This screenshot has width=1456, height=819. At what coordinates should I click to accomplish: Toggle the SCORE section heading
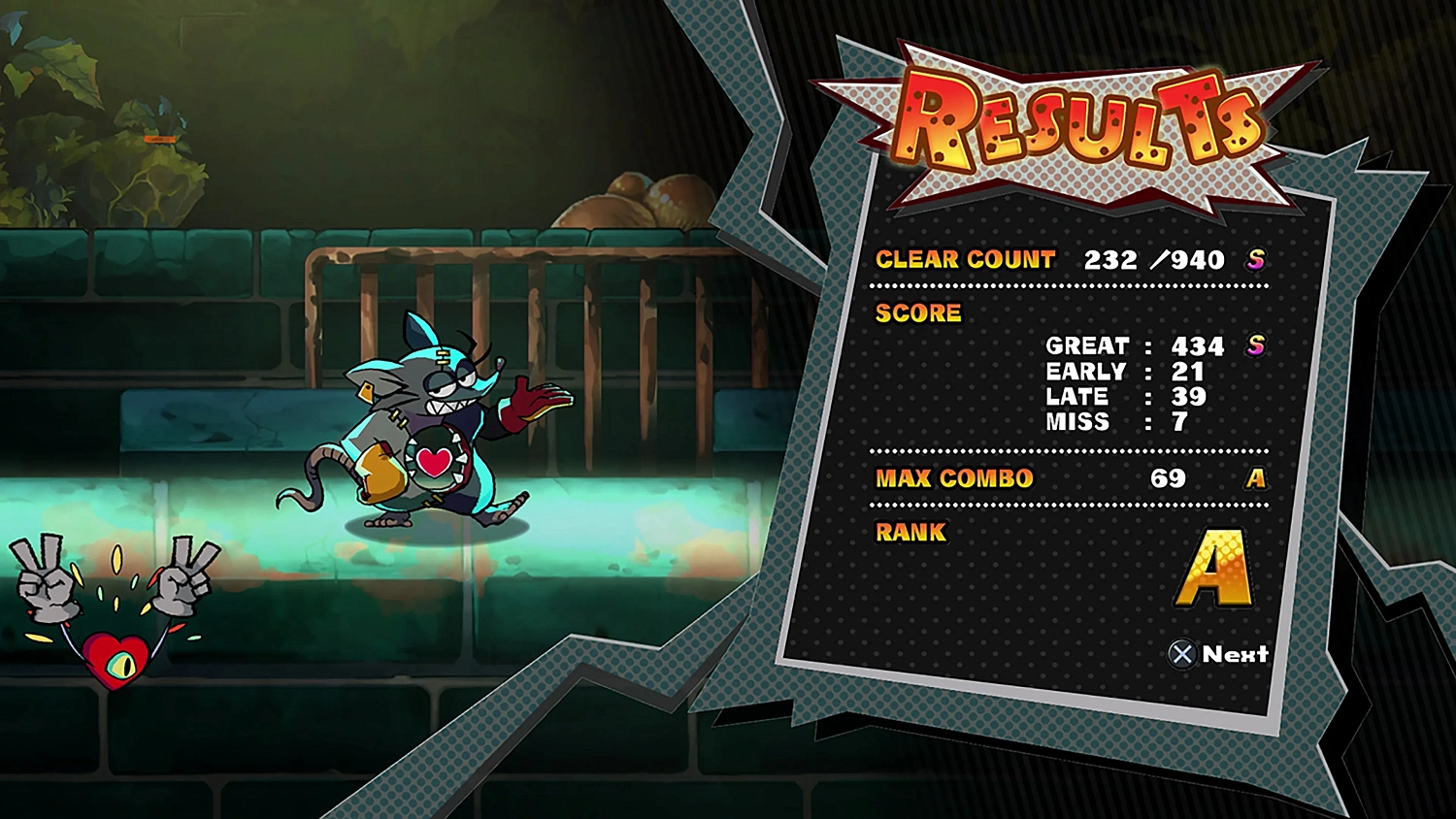917,312
